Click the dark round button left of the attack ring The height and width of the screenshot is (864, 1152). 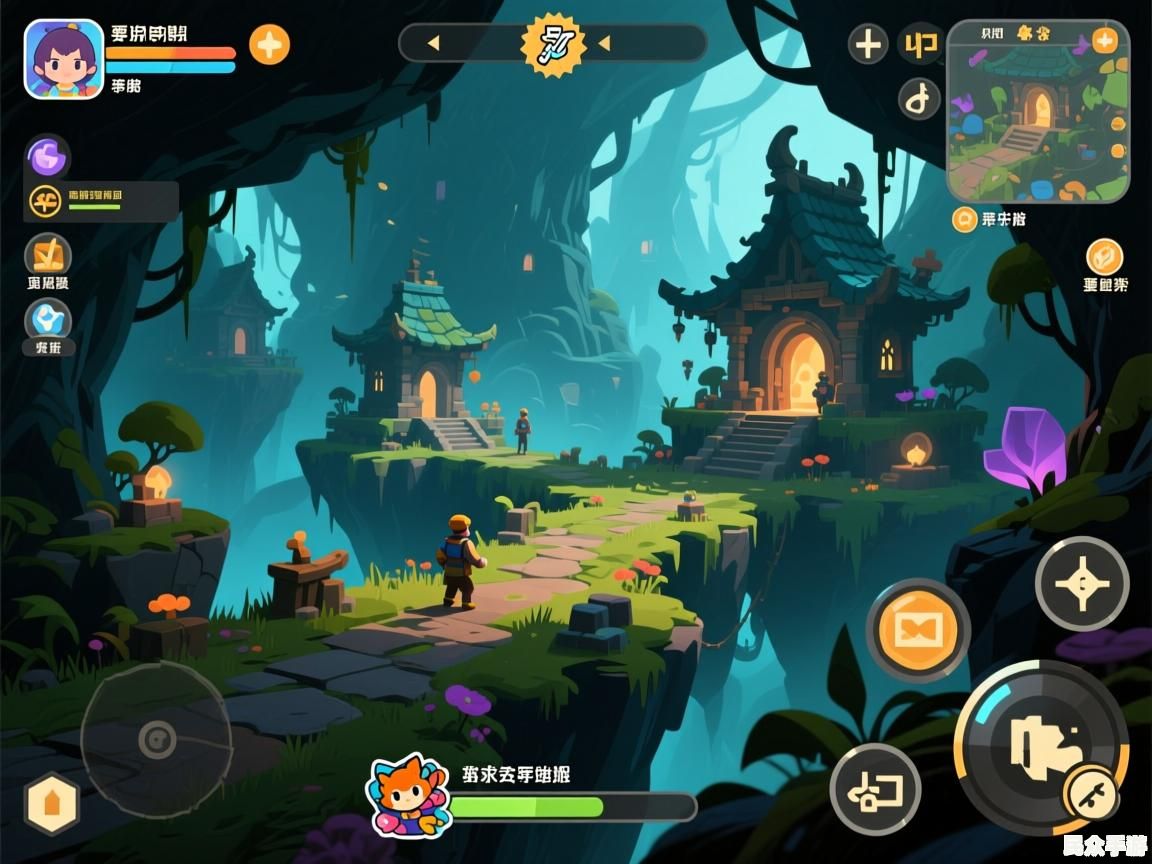(x=875, y=790)
